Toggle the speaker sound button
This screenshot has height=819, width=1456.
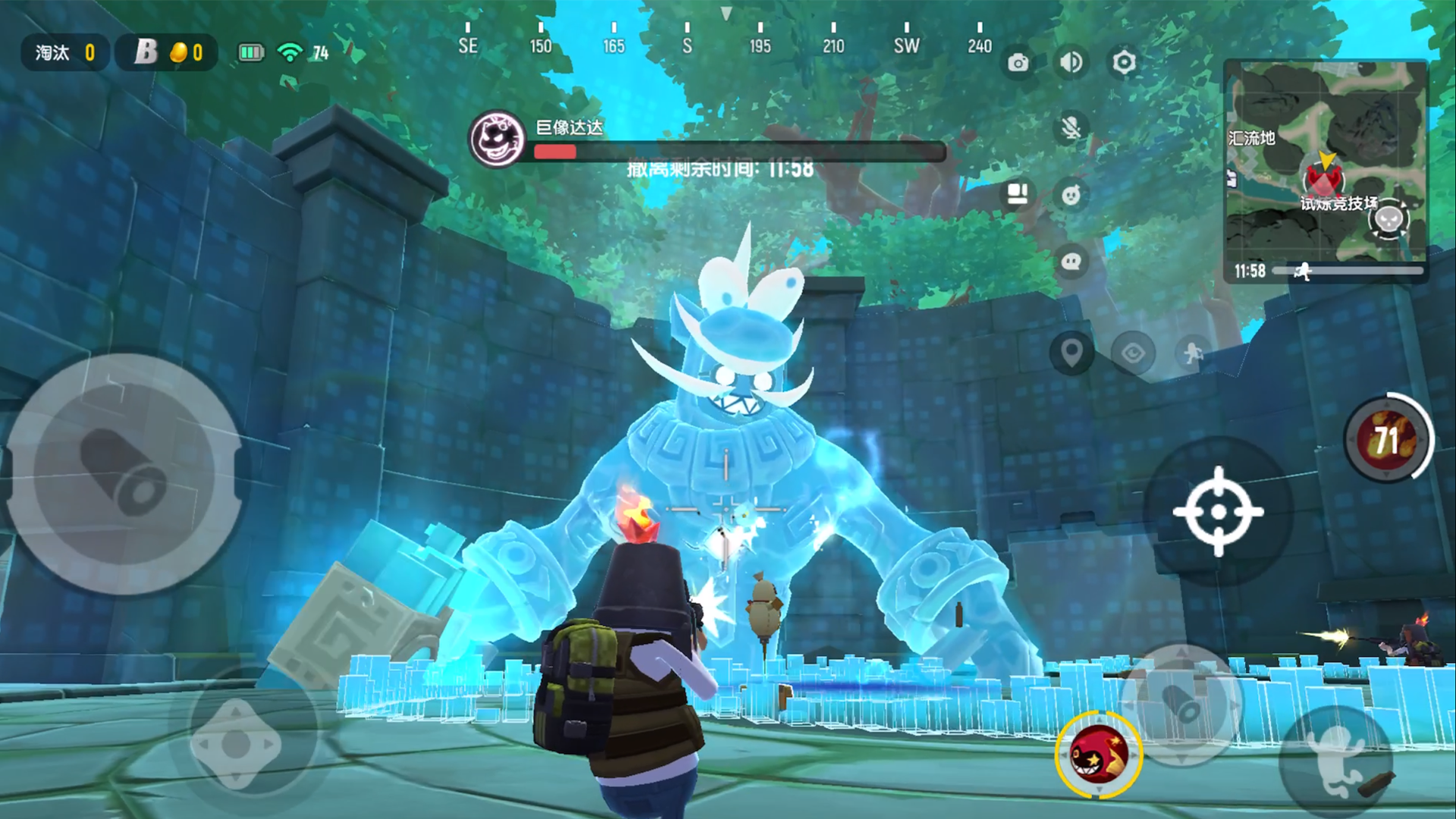tap(1071, 62)
